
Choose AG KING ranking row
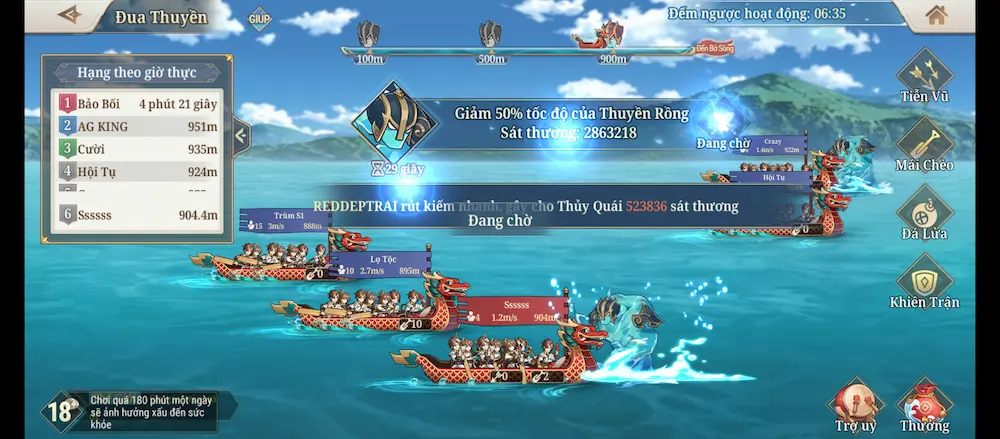pos(138,126)
